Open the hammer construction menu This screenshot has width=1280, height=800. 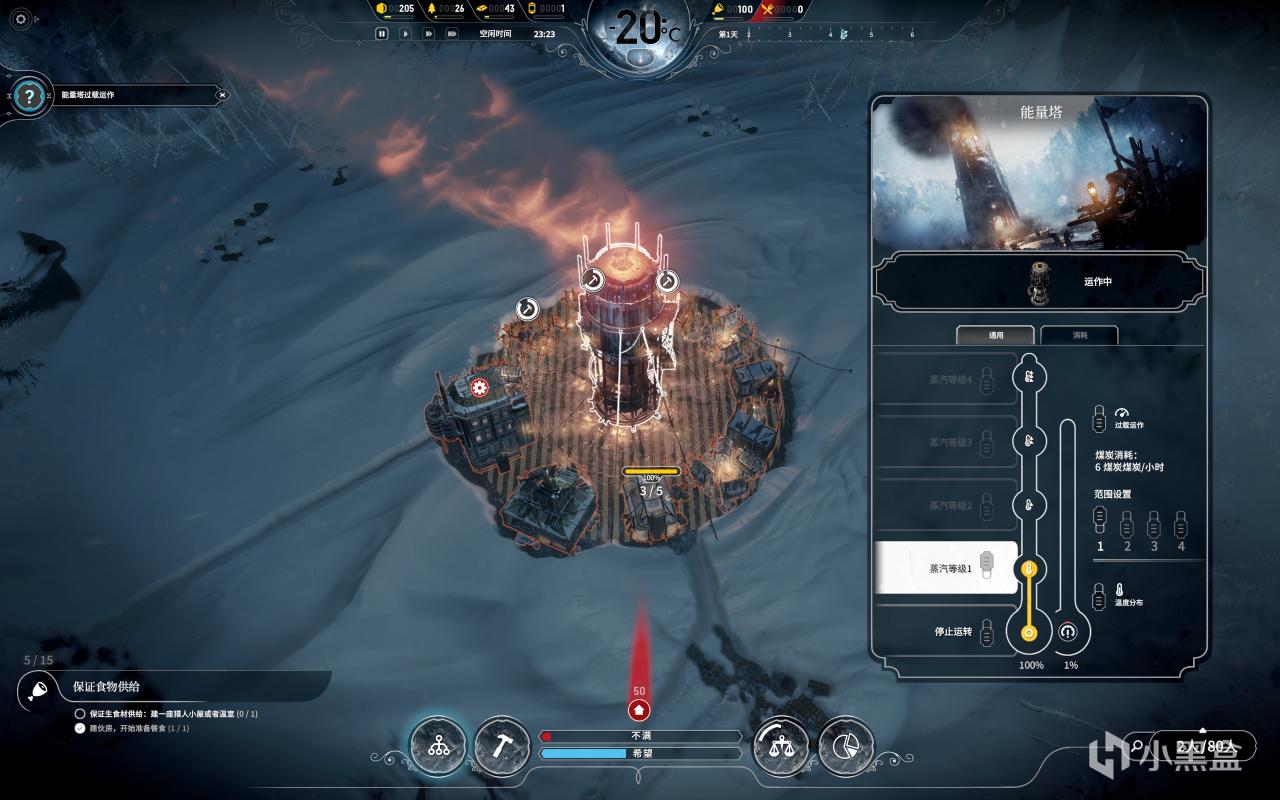coord(501,746)
